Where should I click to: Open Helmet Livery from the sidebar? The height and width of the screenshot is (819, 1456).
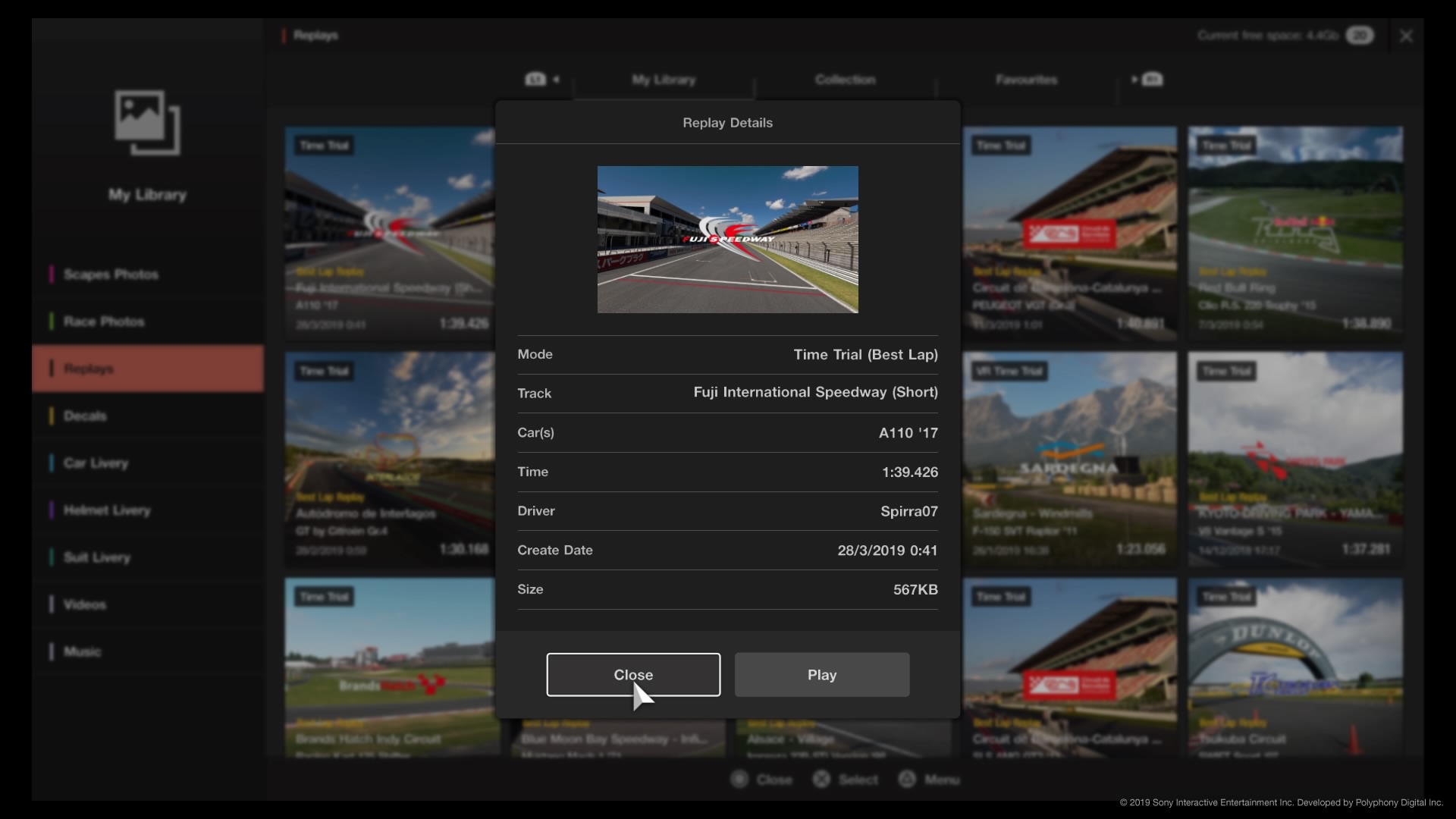pyautogui.click(x=106, y=510)
